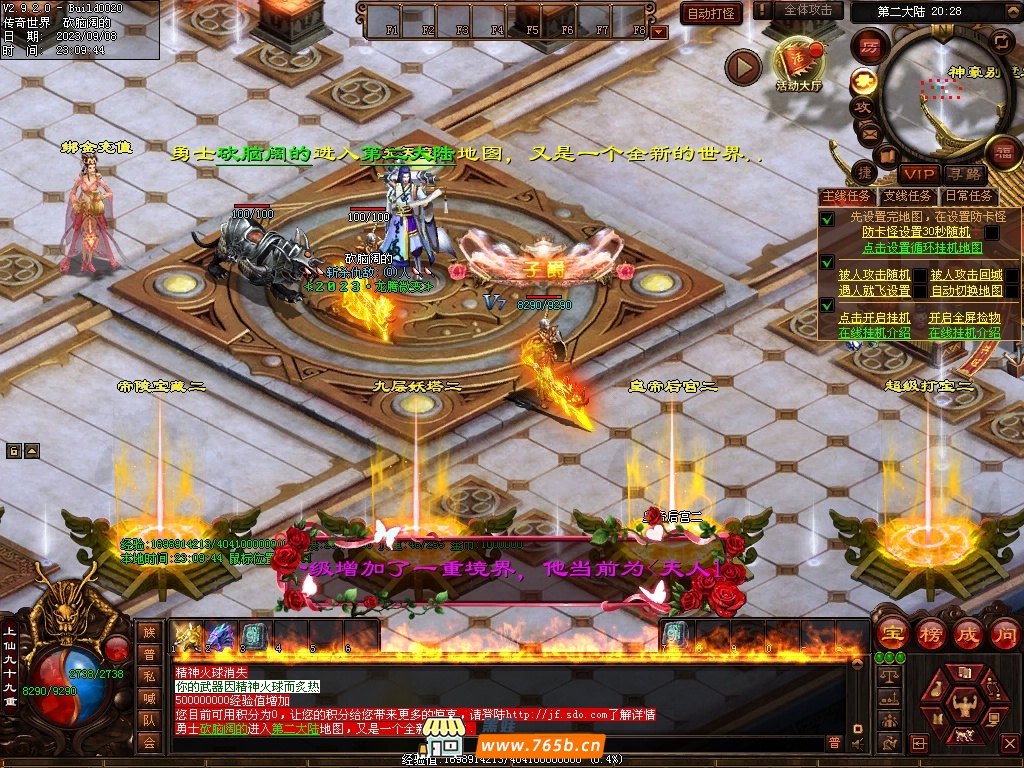Toggle the 自动打怪 auto-fight button
The image size is (1024, 768).
711,13
